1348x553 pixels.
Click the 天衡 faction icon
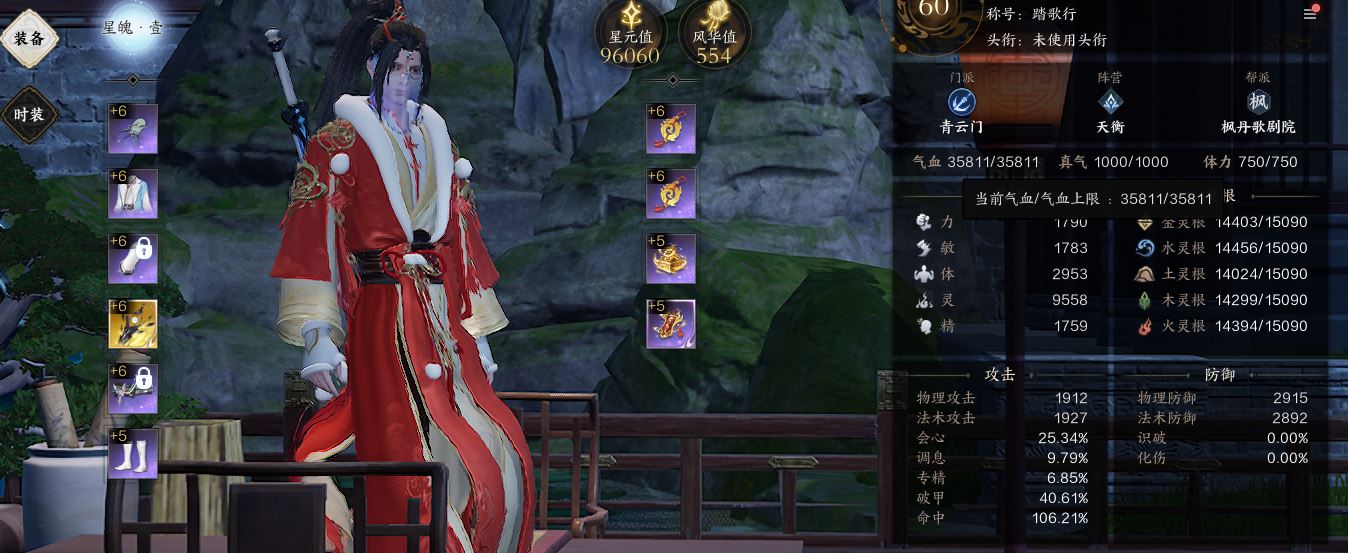[x=1110, y=102]
